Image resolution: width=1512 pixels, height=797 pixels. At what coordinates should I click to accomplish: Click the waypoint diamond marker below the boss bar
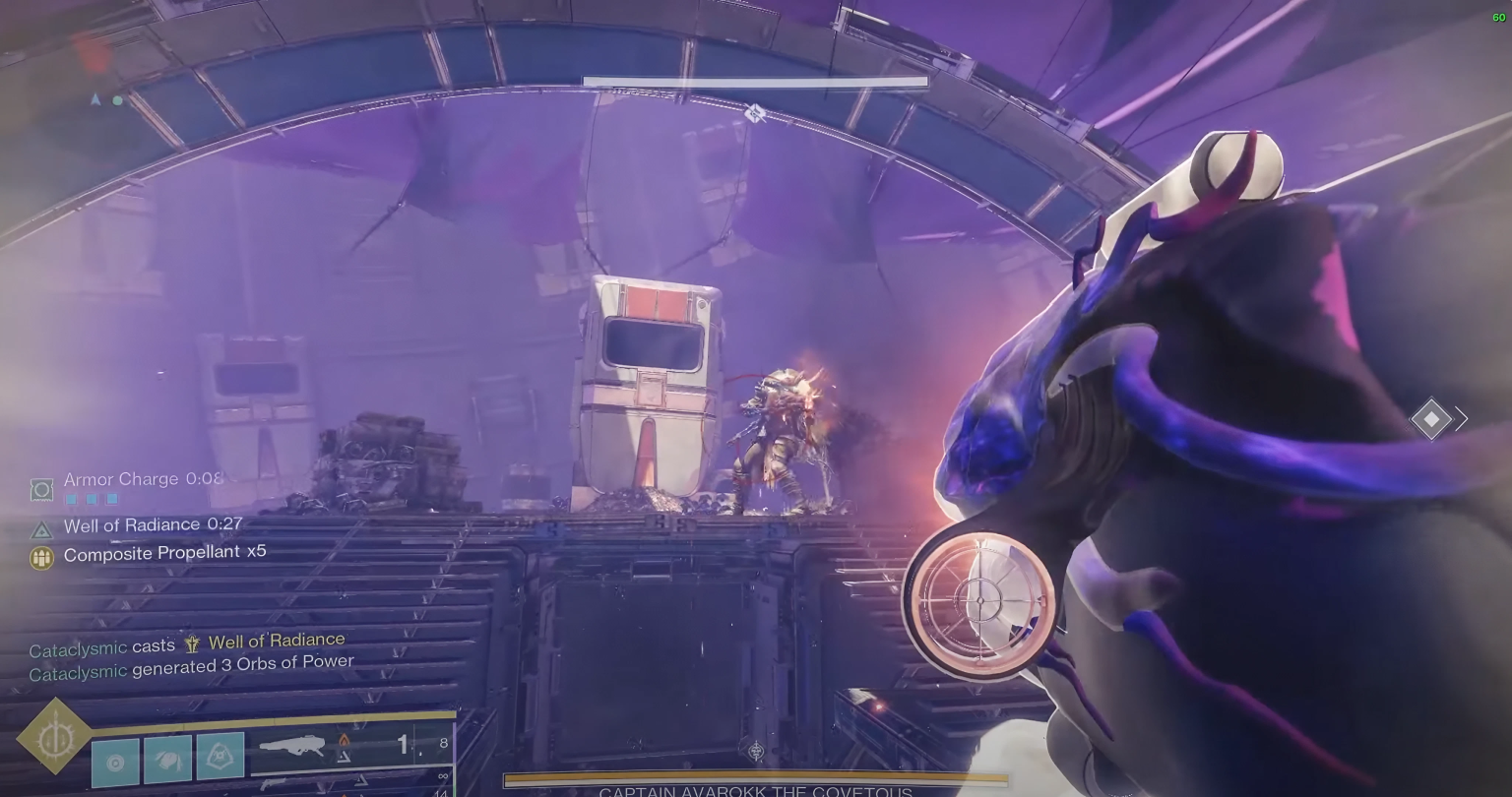pyautogui.click(x=755, y=114)
